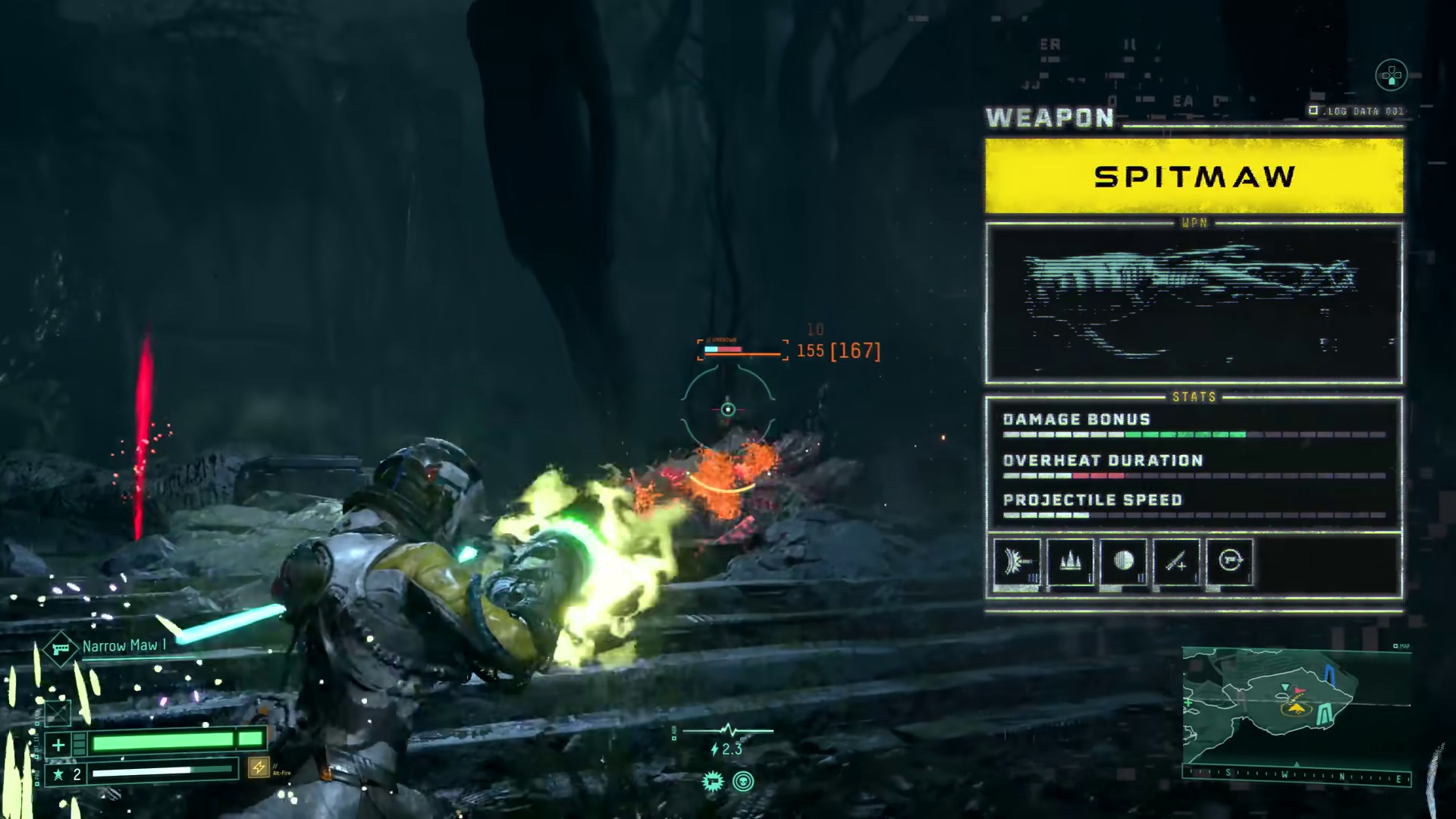
Task: Click the gun starburst status icon
Action: (712, 782)
